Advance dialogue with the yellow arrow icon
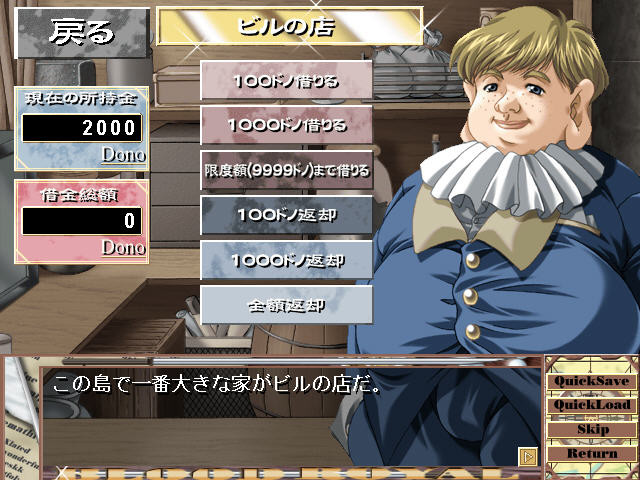 point(529,456)
